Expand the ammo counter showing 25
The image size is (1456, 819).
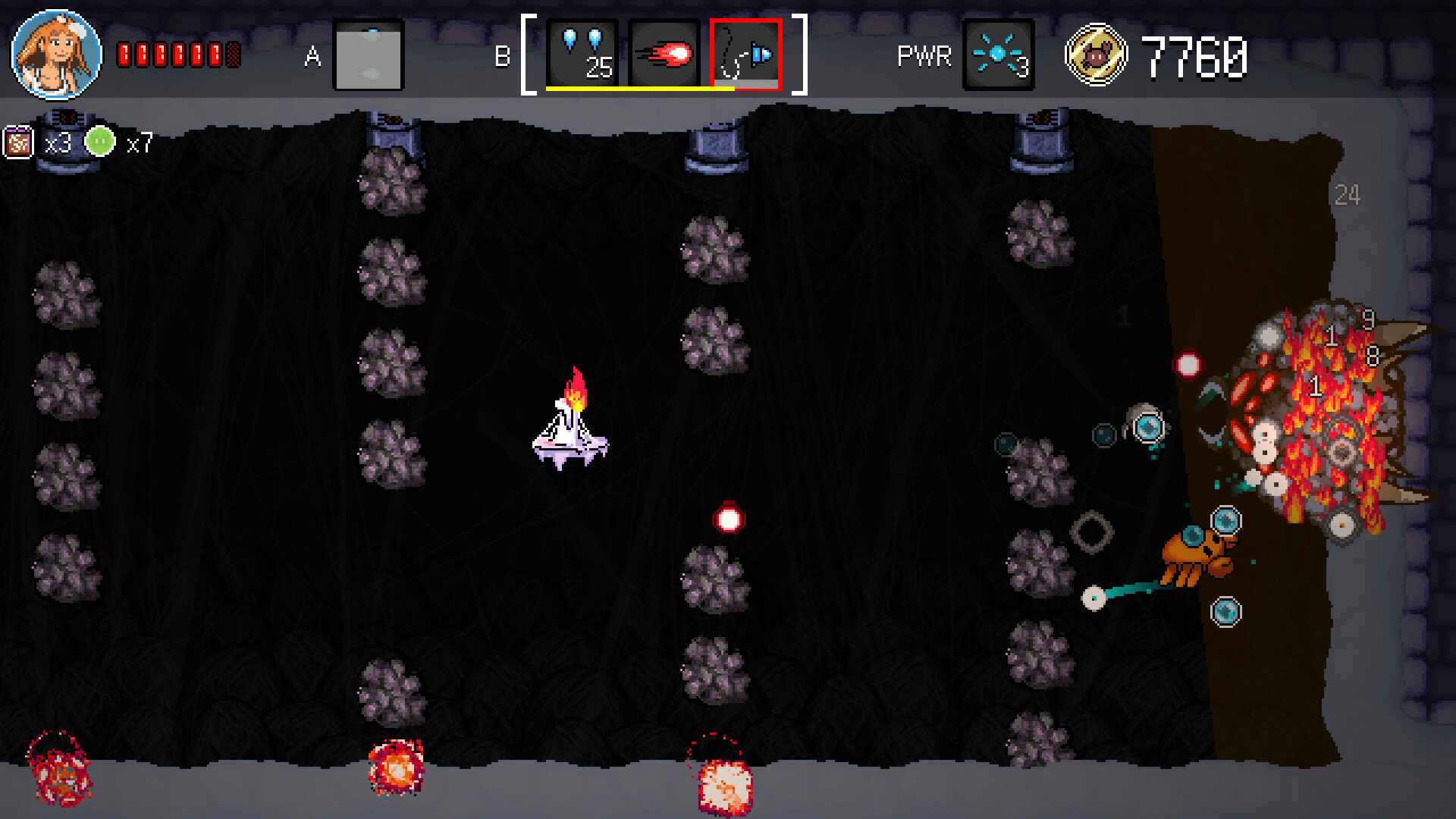600,70
